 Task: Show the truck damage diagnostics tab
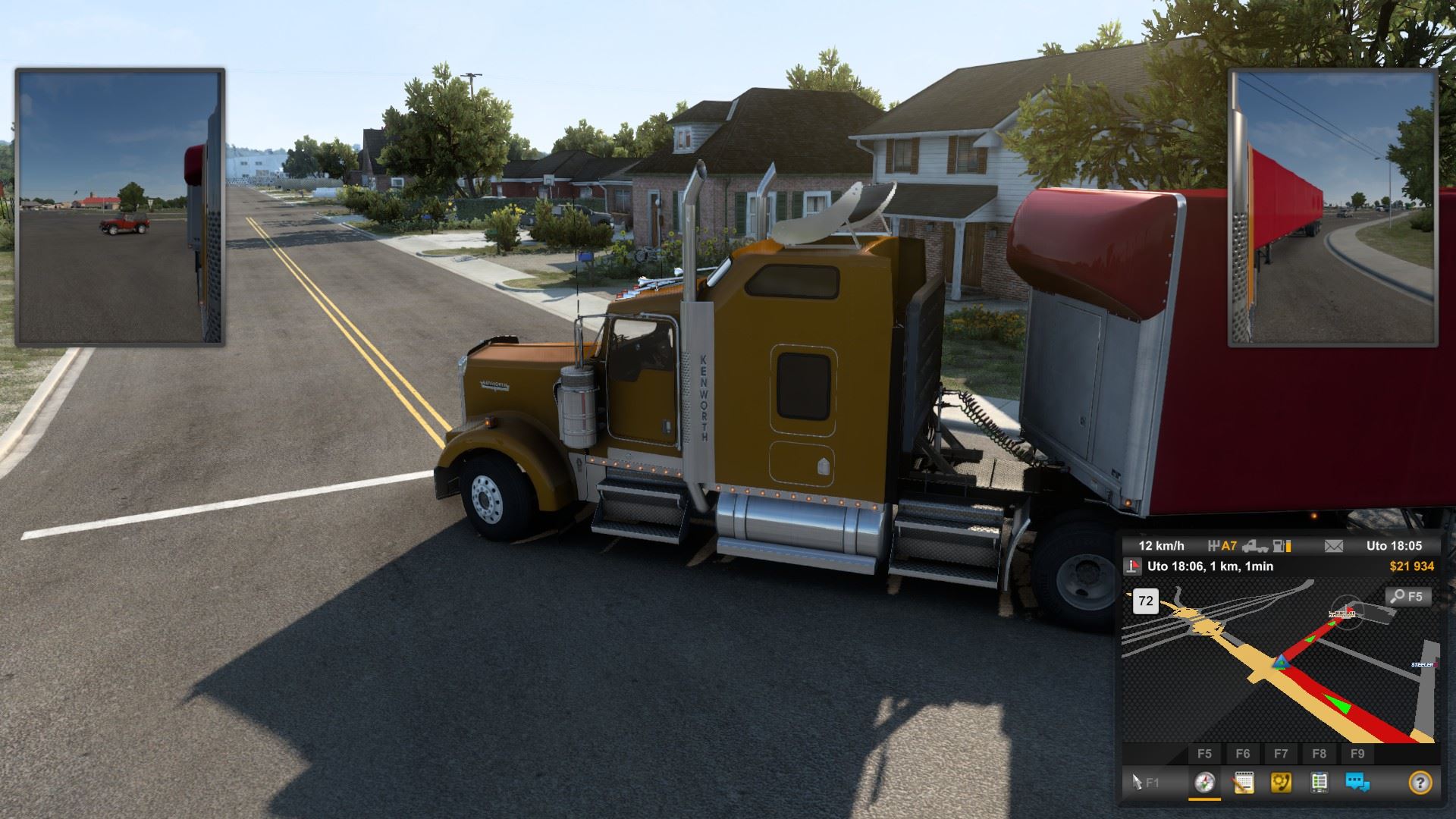[x=1319, y=782]
